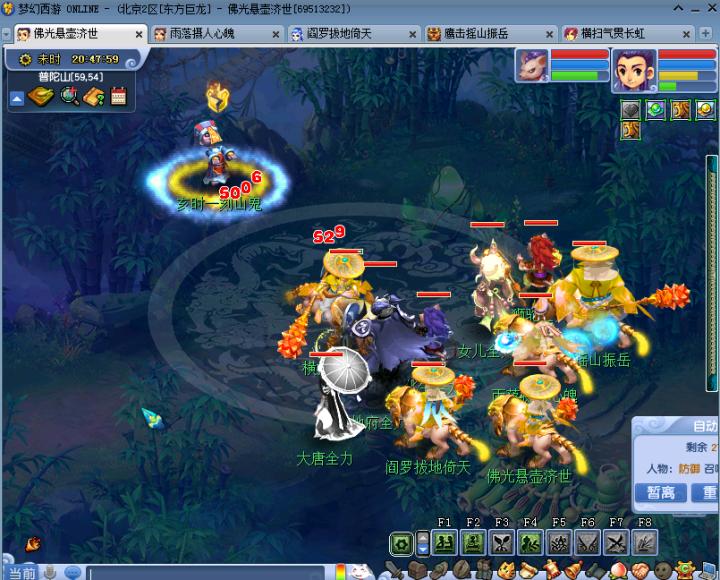Click the 暂离 button in auto-battle panel

[x=661, y=492]
